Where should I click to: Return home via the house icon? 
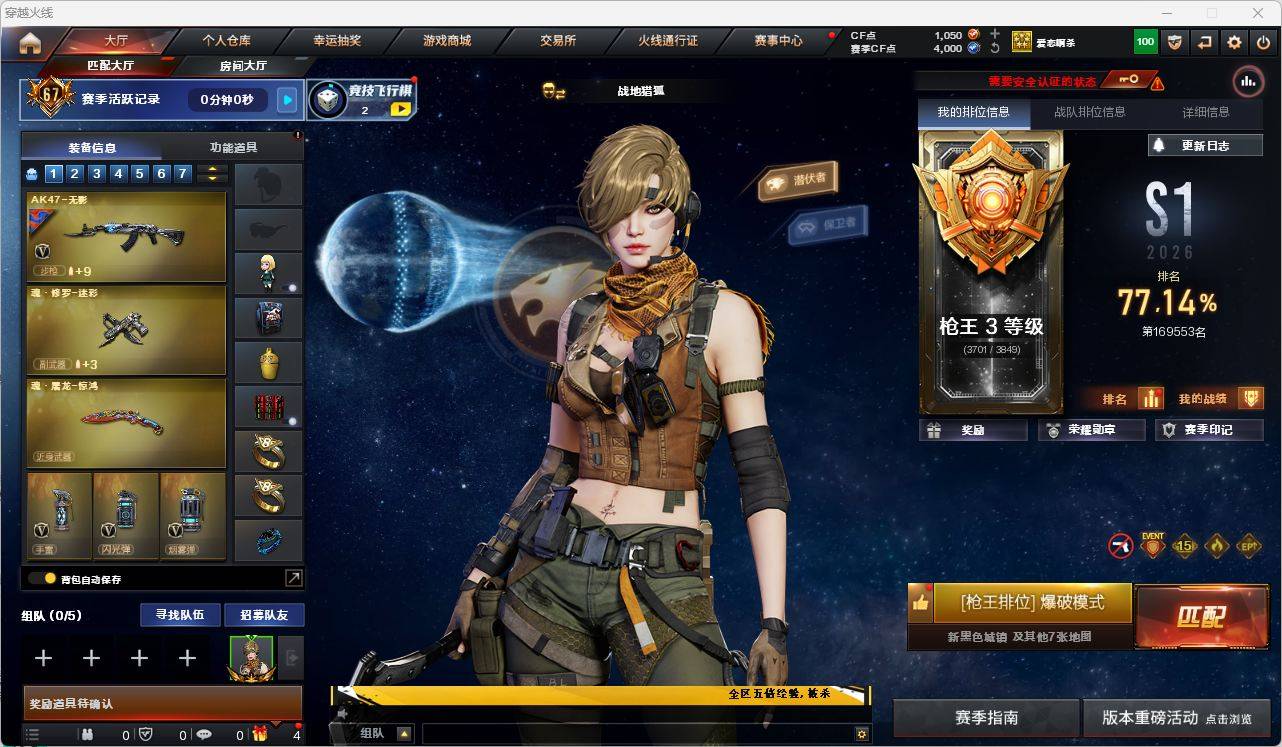click(x=30, y=43)
